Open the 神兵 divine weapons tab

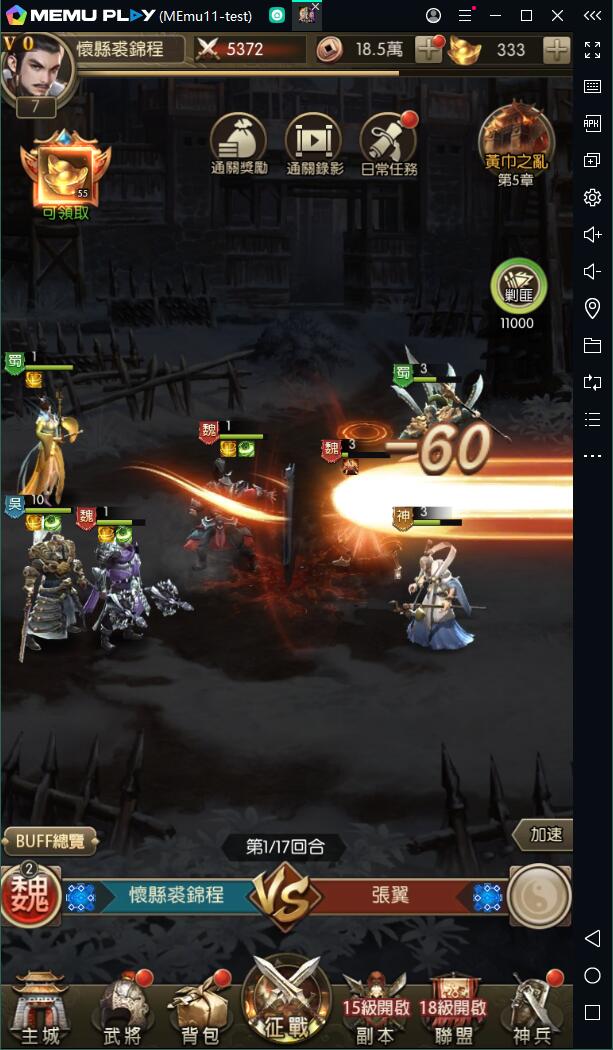pyautogui.click(x=534, y=1007)
